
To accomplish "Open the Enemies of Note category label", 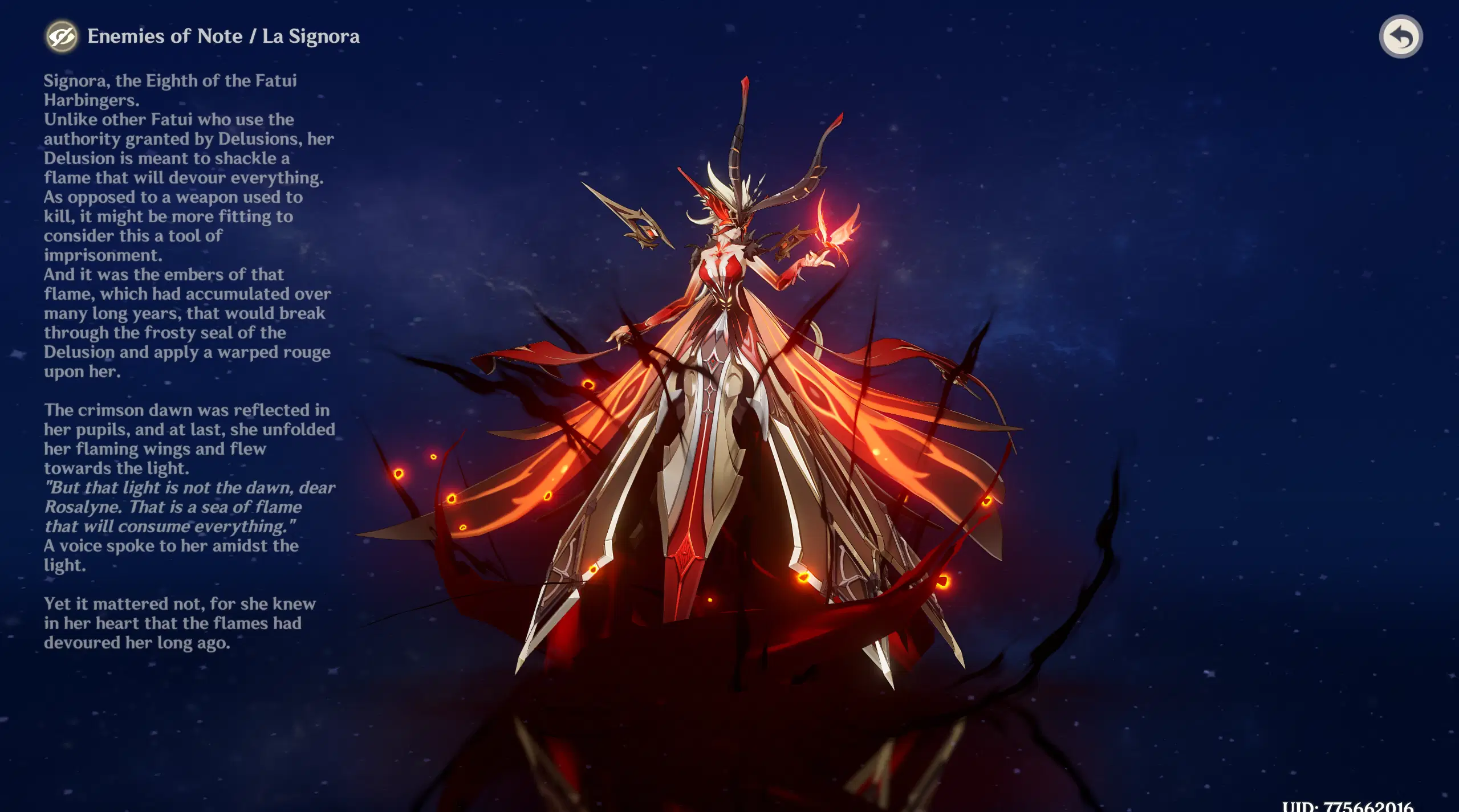I will 165,36.
